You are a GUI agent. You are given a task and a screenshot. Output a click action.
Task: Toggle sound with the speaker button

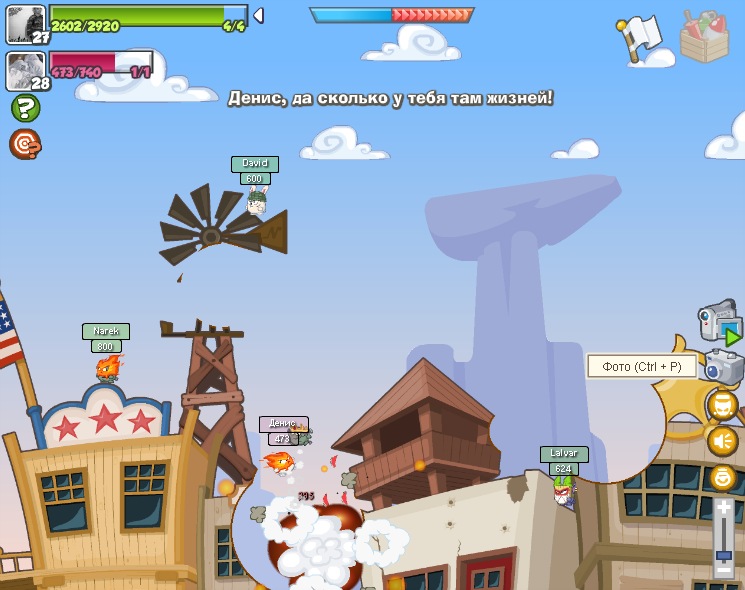[x=722, y=441]
